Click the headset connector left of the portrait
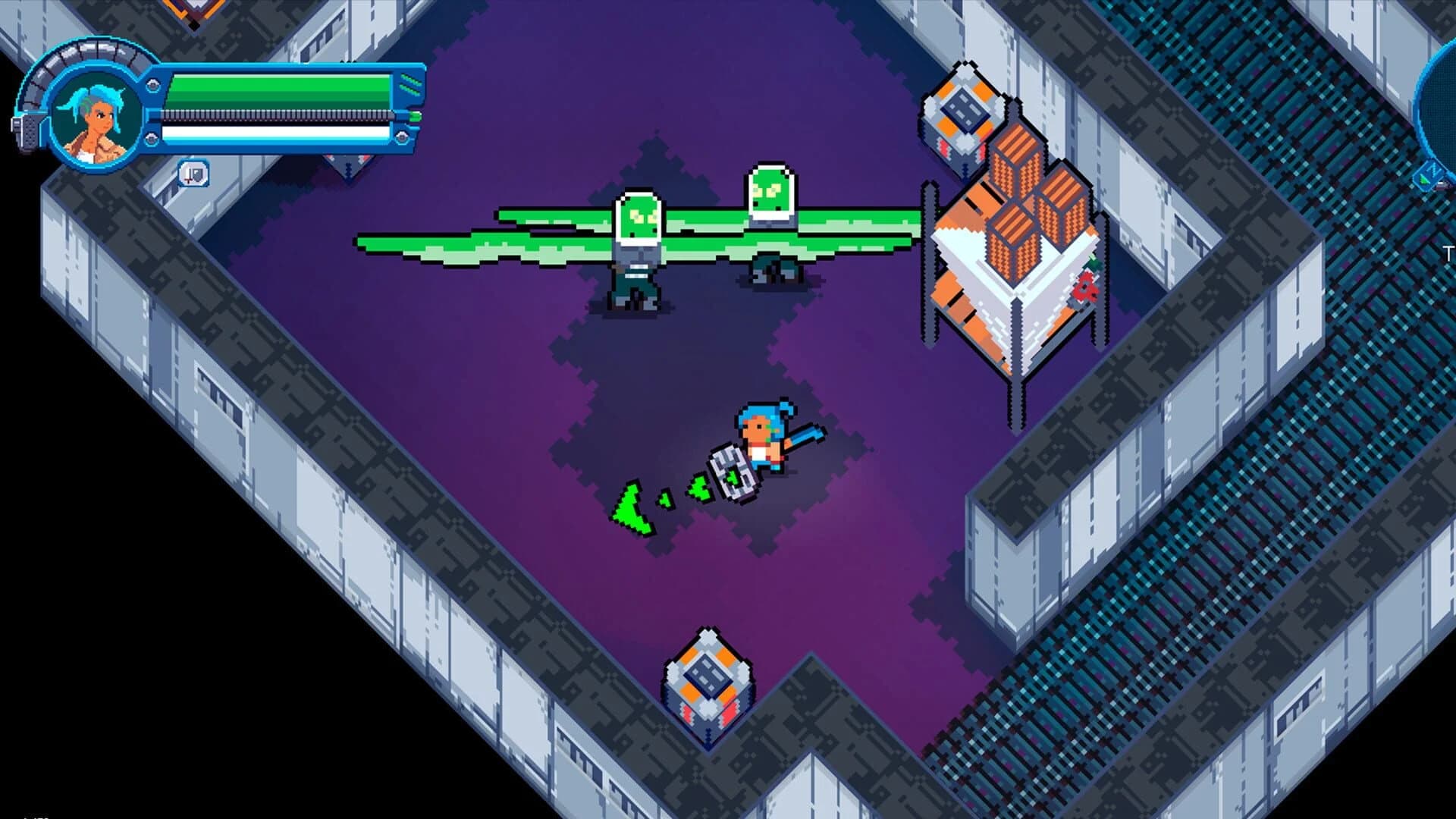The width and height of the screenshot is (1456, 819). pyautogui.click(x=27, y=129)
